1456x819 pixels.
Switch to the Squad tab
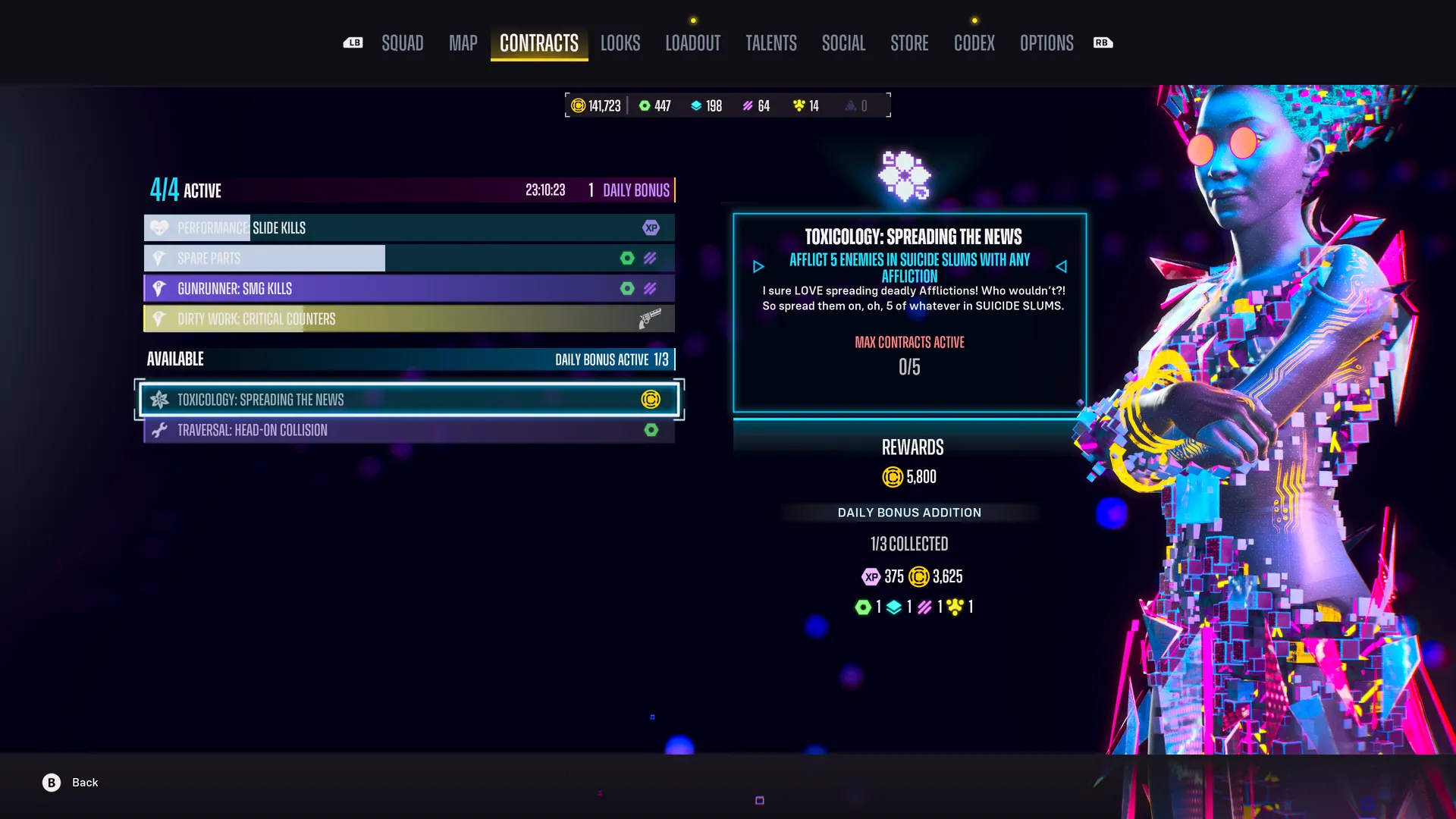[402, 43]
